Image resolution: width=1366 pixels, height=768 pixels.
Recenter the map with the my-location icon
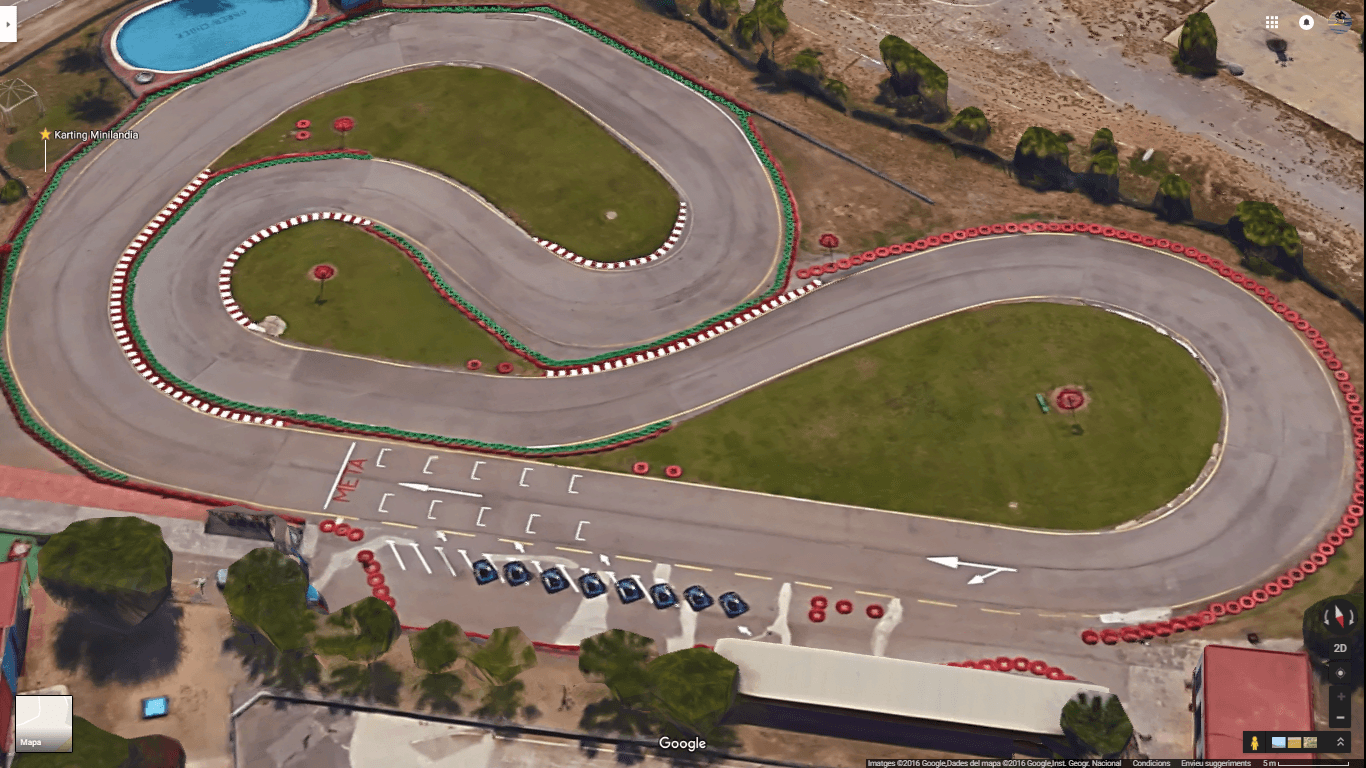1341,673
